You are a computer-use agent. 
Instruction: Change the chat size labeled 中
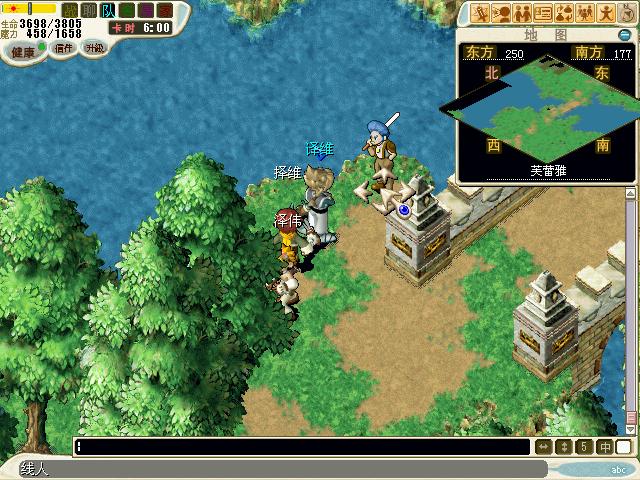tap(606, 446)
